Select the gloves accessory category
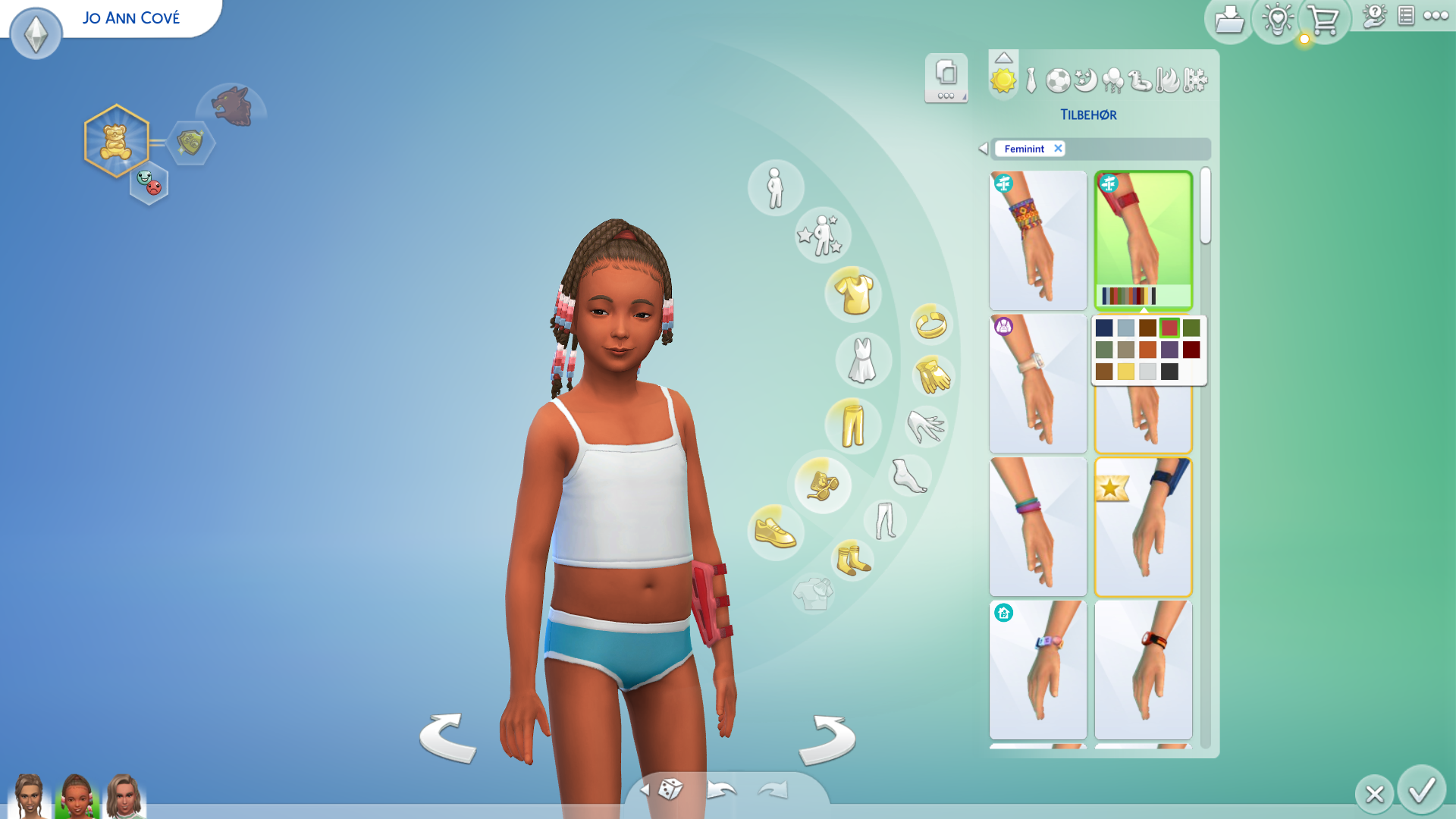This screenshot has width=1456, height=819. pos(932,375)
